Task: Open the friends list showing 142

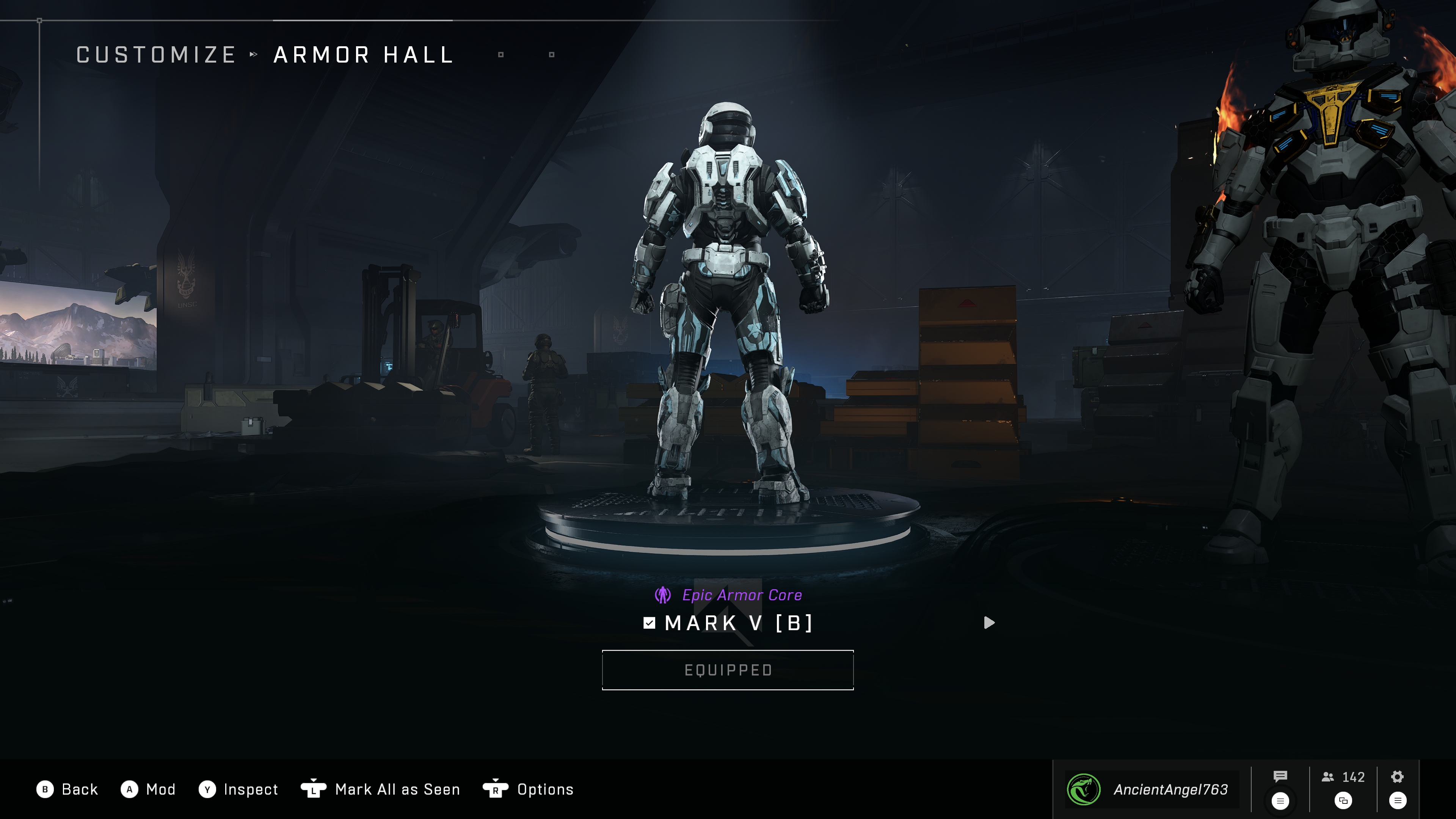Action: [1343, 777]
